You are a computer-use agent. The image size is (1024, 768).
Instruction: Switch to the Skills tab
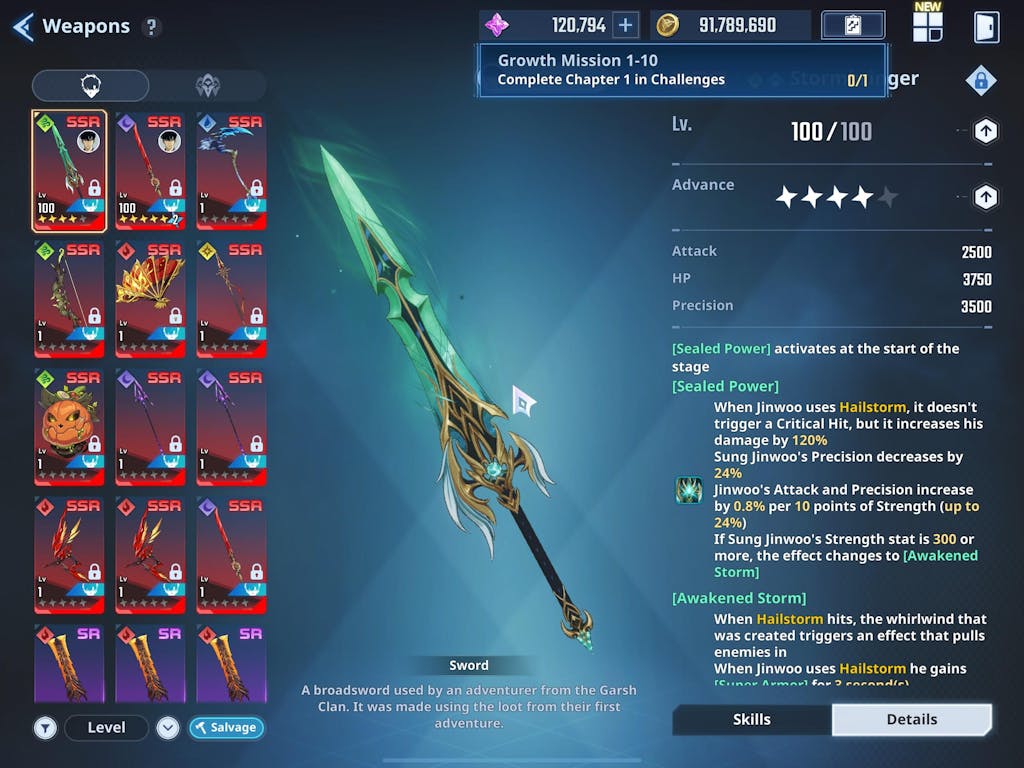pyautogui.click(x=752, y=719)
